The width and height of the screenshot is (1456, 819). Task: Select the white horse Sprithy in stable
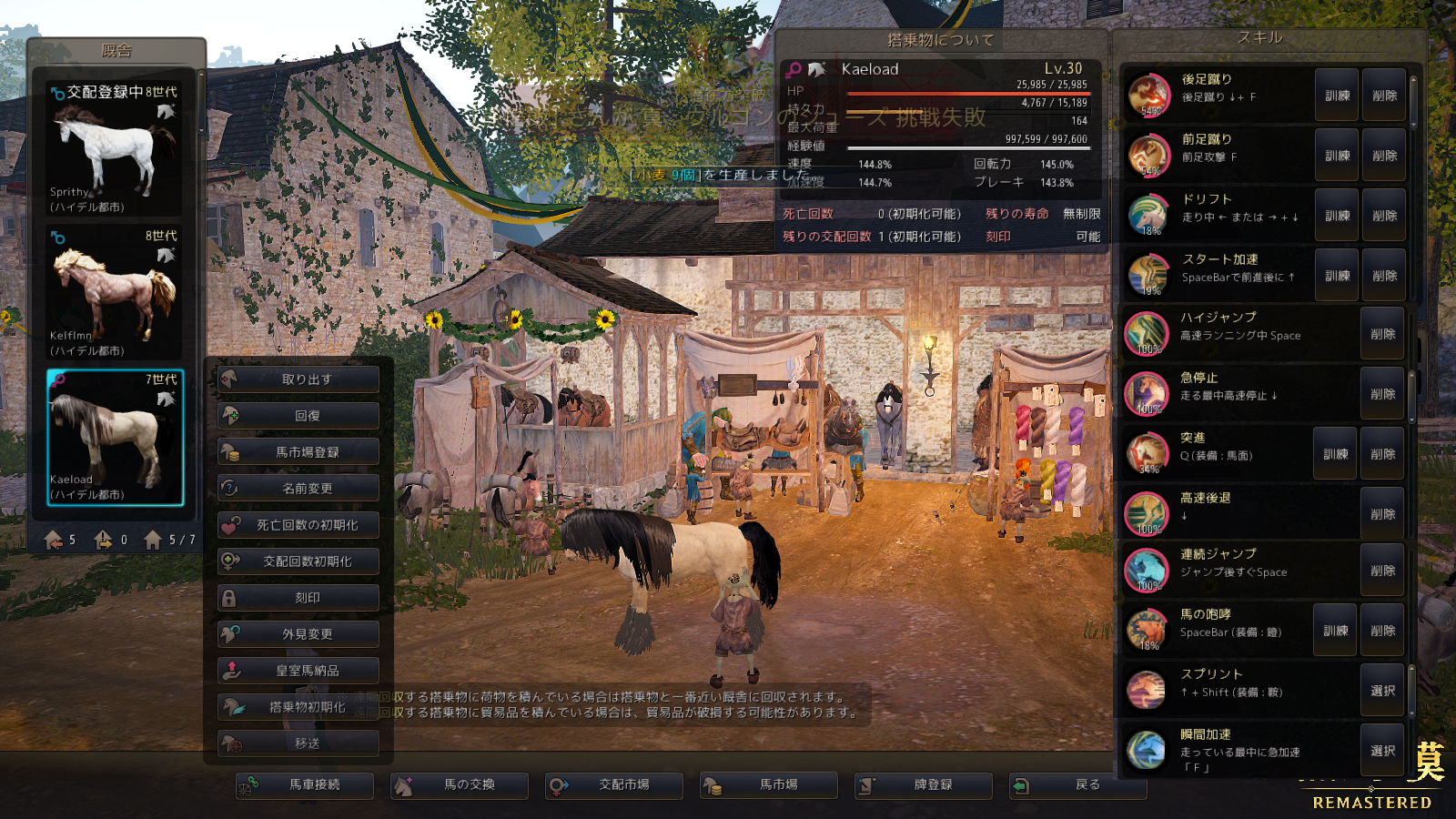pos(115,149)
